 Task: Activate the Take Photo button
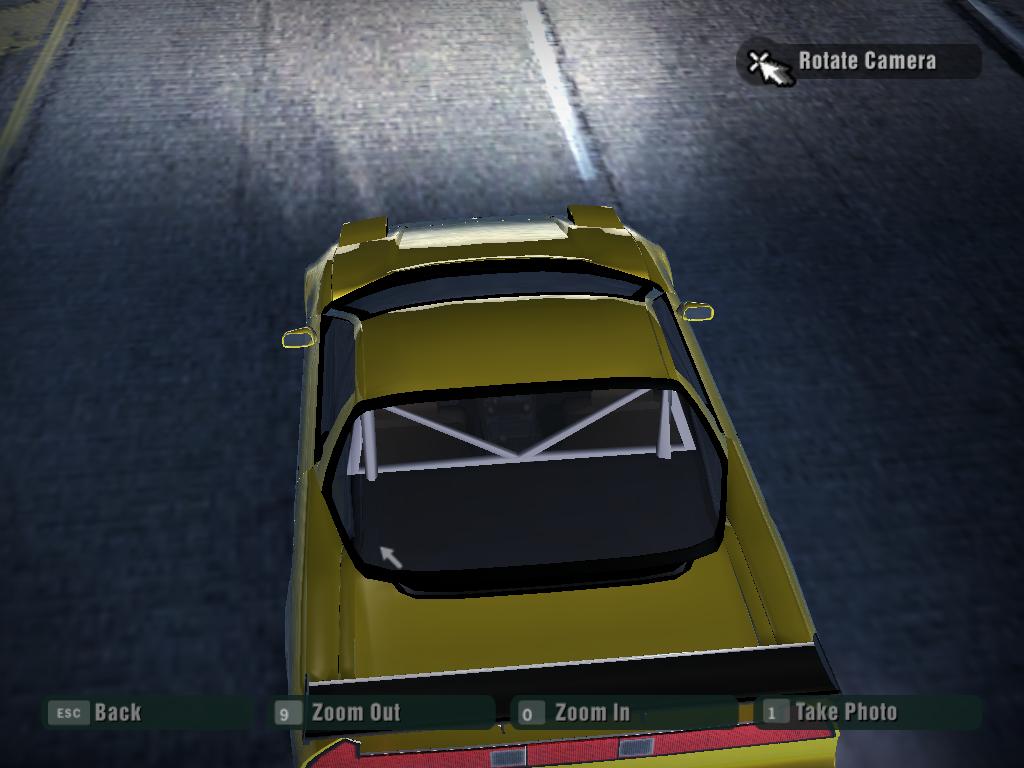click(845, 712)
